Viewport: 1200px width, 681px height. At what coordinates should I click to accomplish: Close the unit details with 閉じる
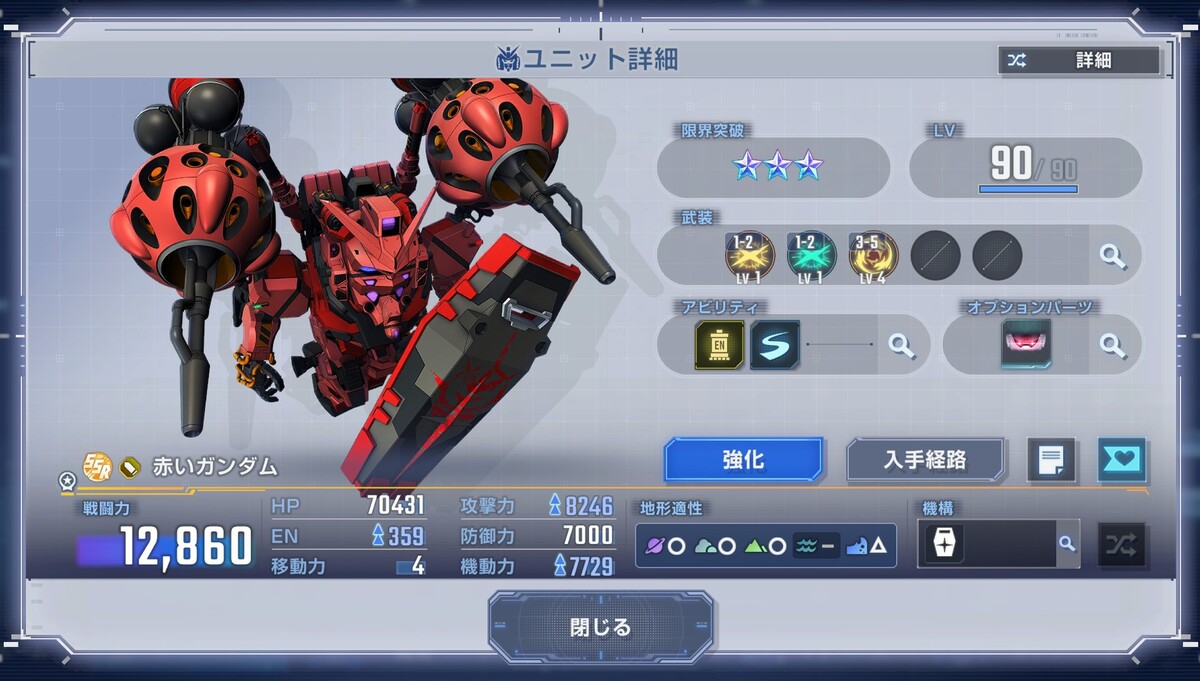click(x=601, y=627)
